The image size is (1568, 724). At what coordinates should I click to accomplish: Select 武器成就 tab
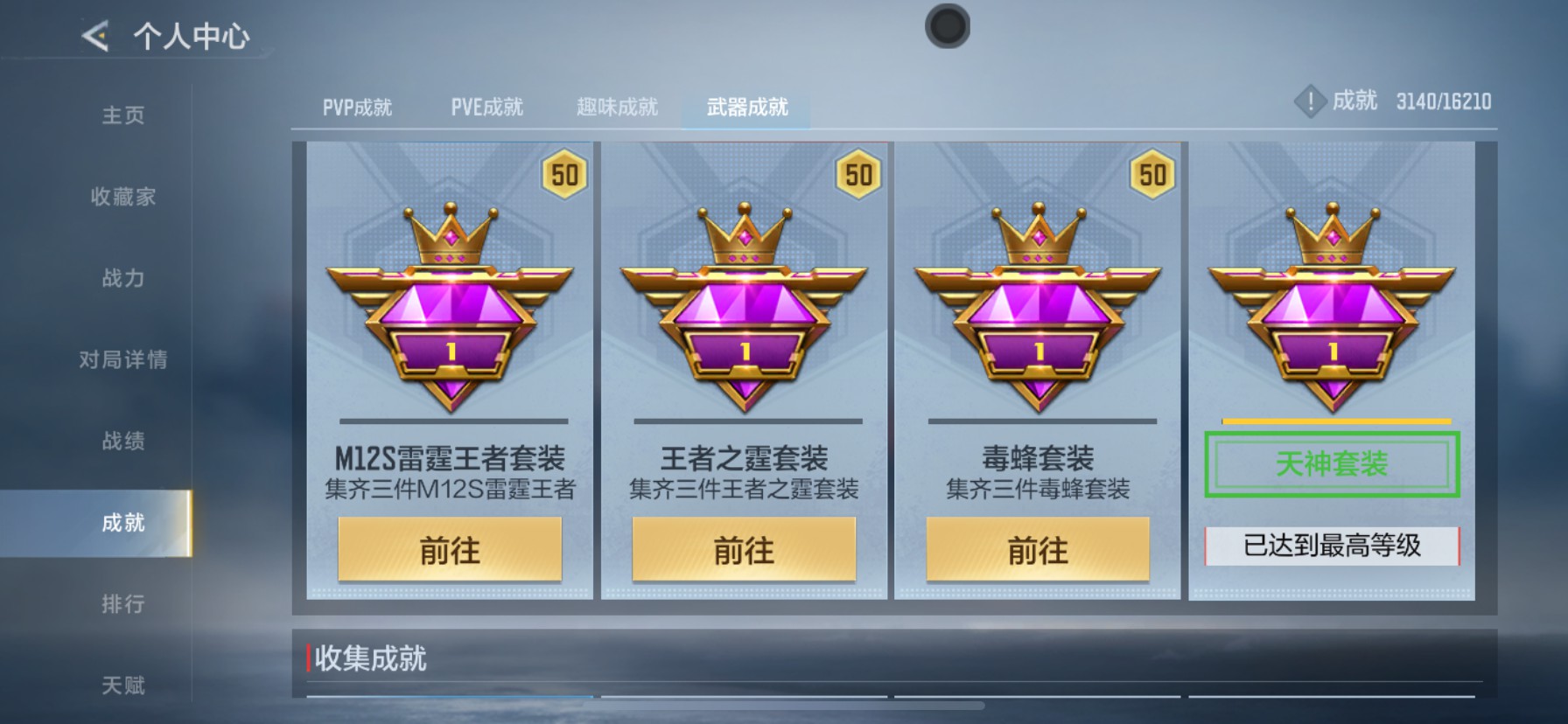pyautogui.click(x=745, y=106)
